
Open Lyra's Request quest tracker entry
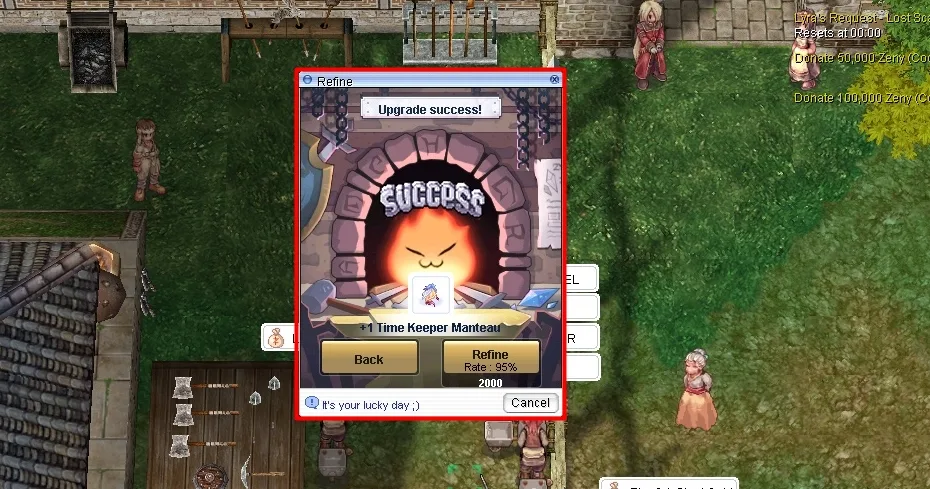861,18
